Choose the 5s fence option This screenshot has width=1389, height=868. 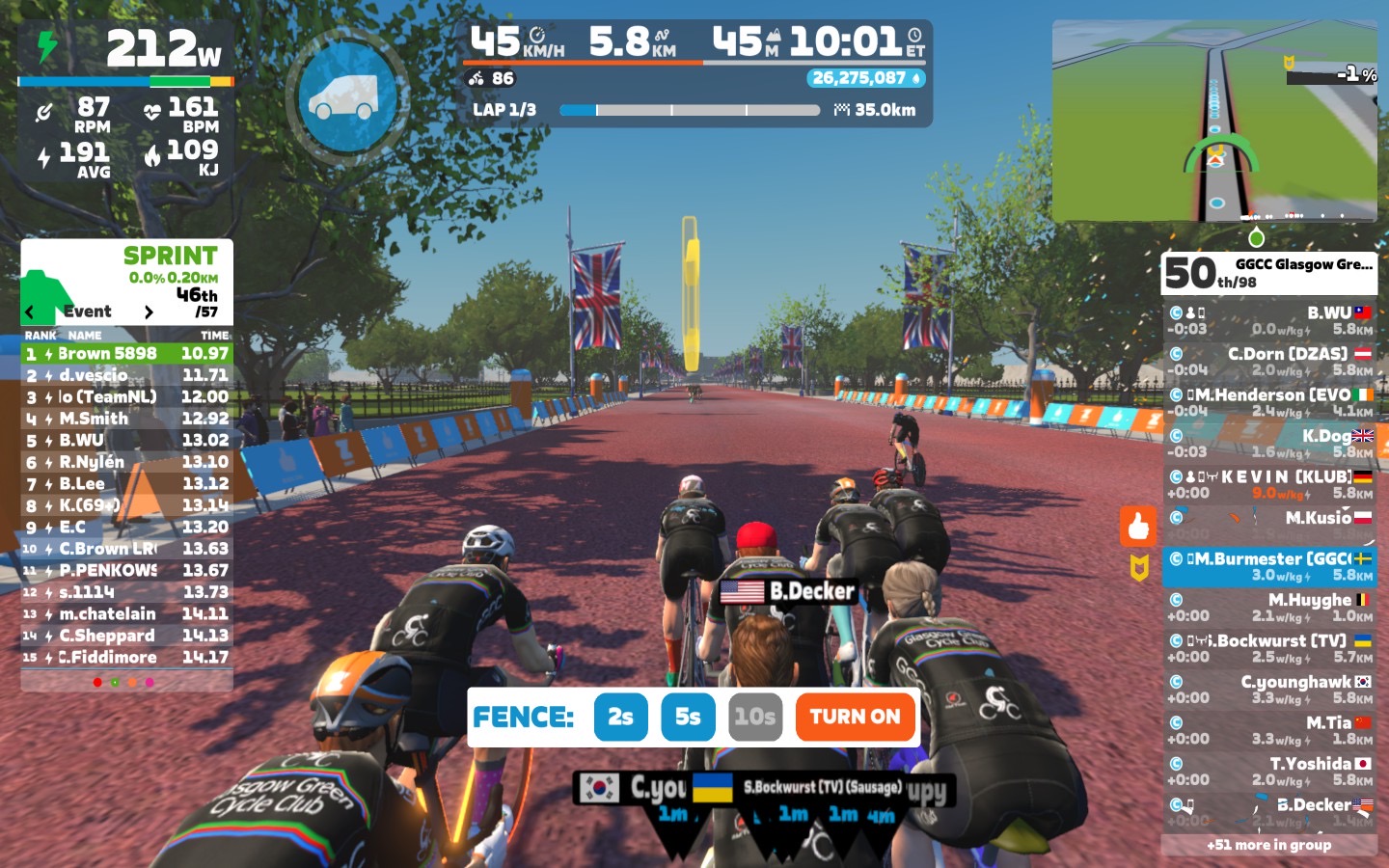point(688,717)
